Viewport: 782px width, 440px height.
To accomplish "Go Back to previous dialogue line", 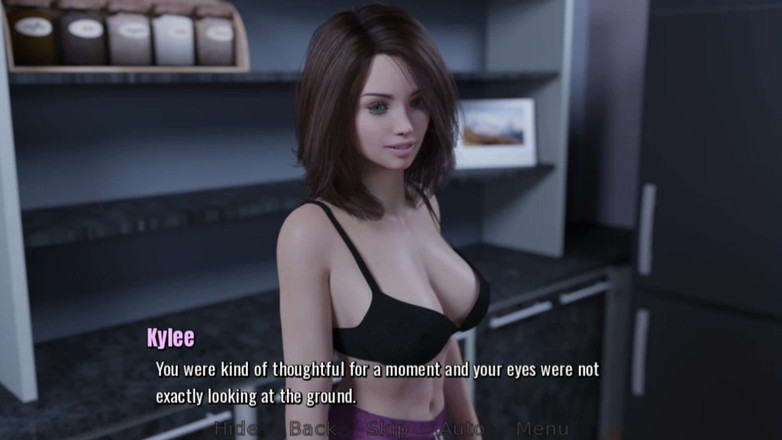I will coord(311,429).
